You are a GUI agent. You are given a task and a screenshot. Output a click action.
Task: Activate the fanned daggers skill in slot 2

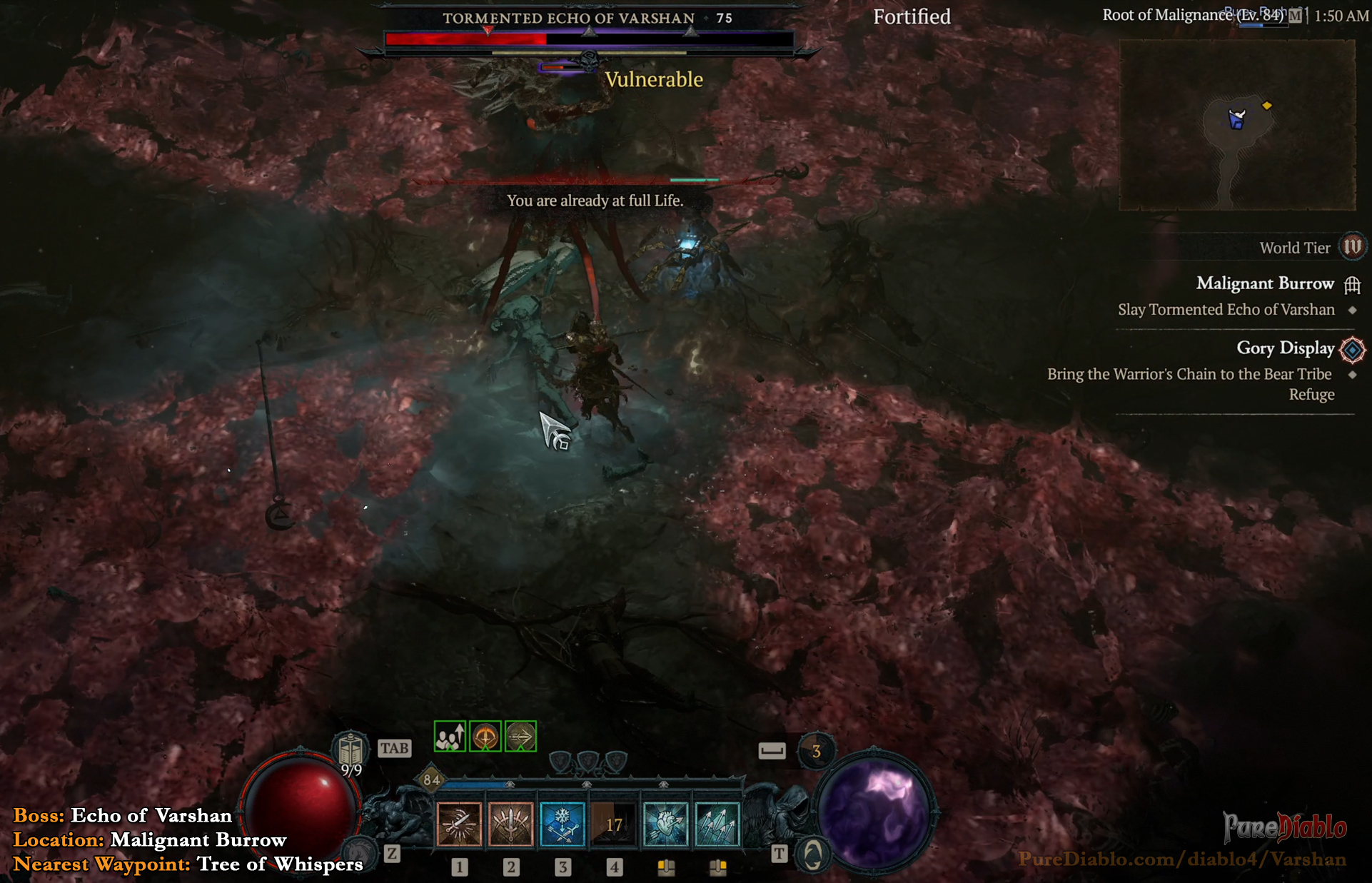click(511, 824)
